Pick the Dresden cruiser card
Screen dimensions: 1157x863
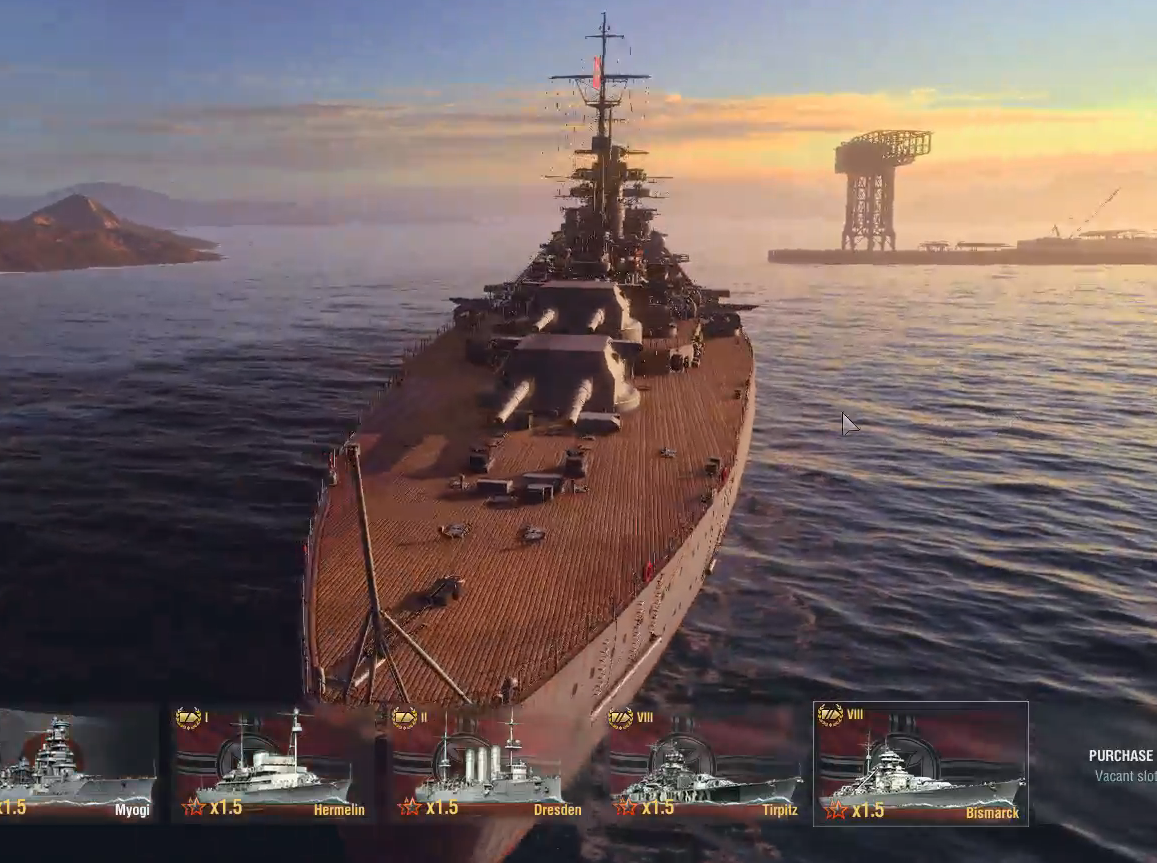[x=488, y=764]
